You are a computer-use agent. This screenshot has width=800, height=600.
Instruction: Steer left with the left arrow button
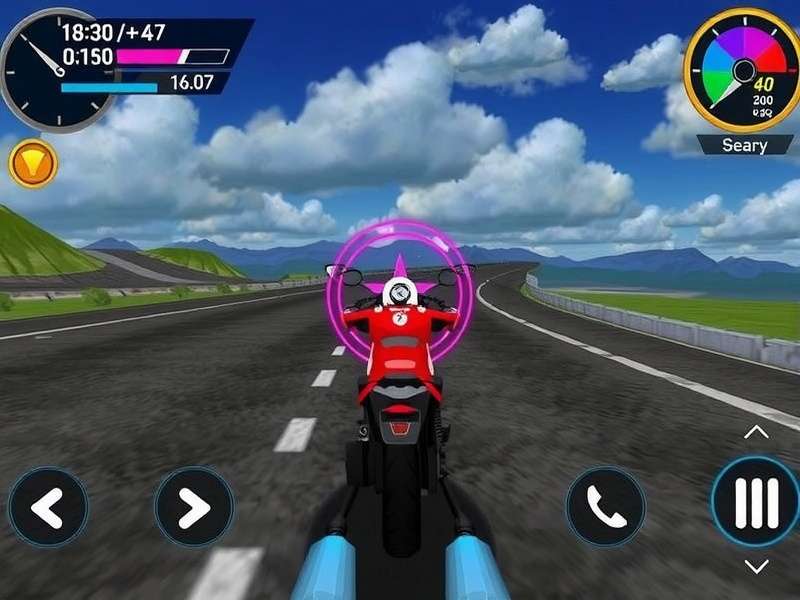click(x=48, y=507)
